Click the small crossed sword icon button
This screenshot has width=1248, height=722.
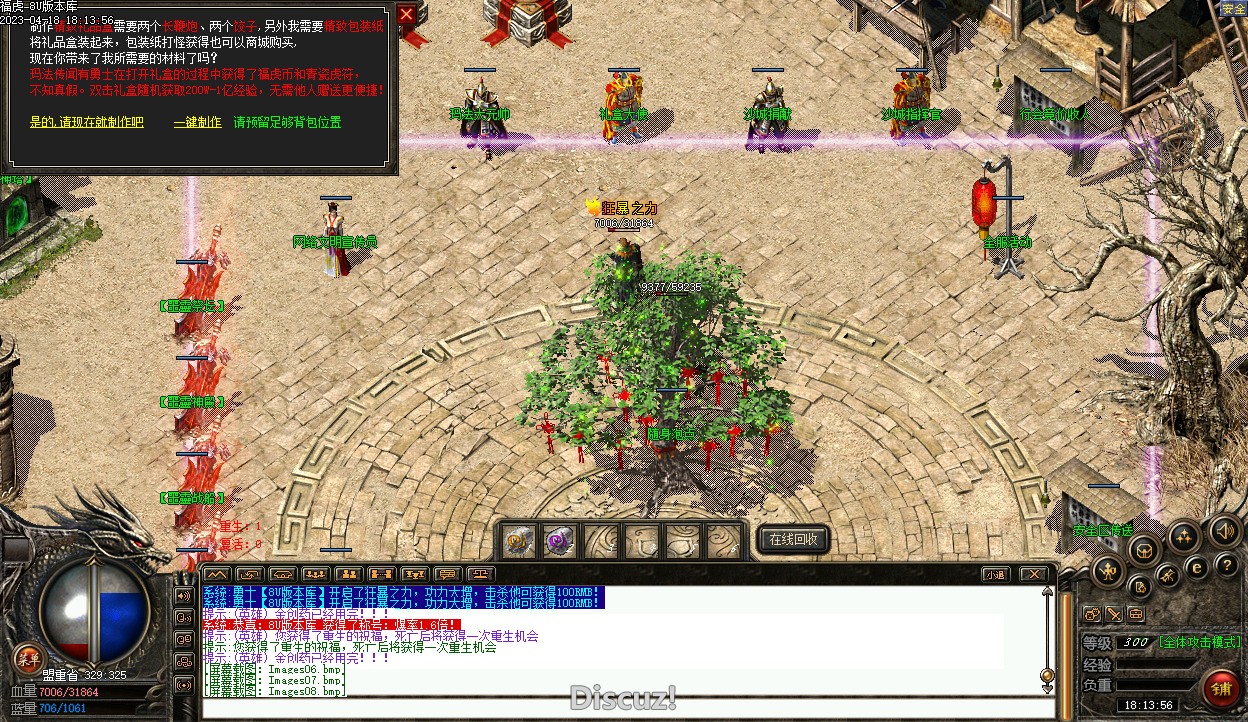click(1114, 613)
